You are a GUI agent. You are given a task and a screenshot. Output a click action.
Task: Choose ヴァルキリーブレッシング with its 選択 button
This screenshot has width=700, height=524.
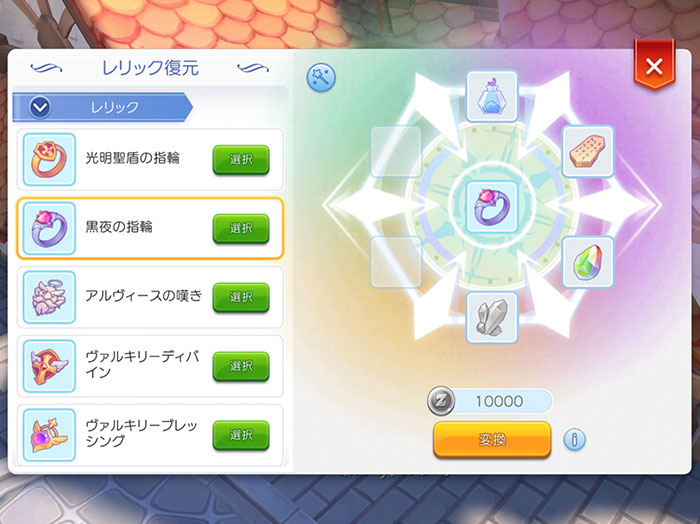tap(241, 435)
